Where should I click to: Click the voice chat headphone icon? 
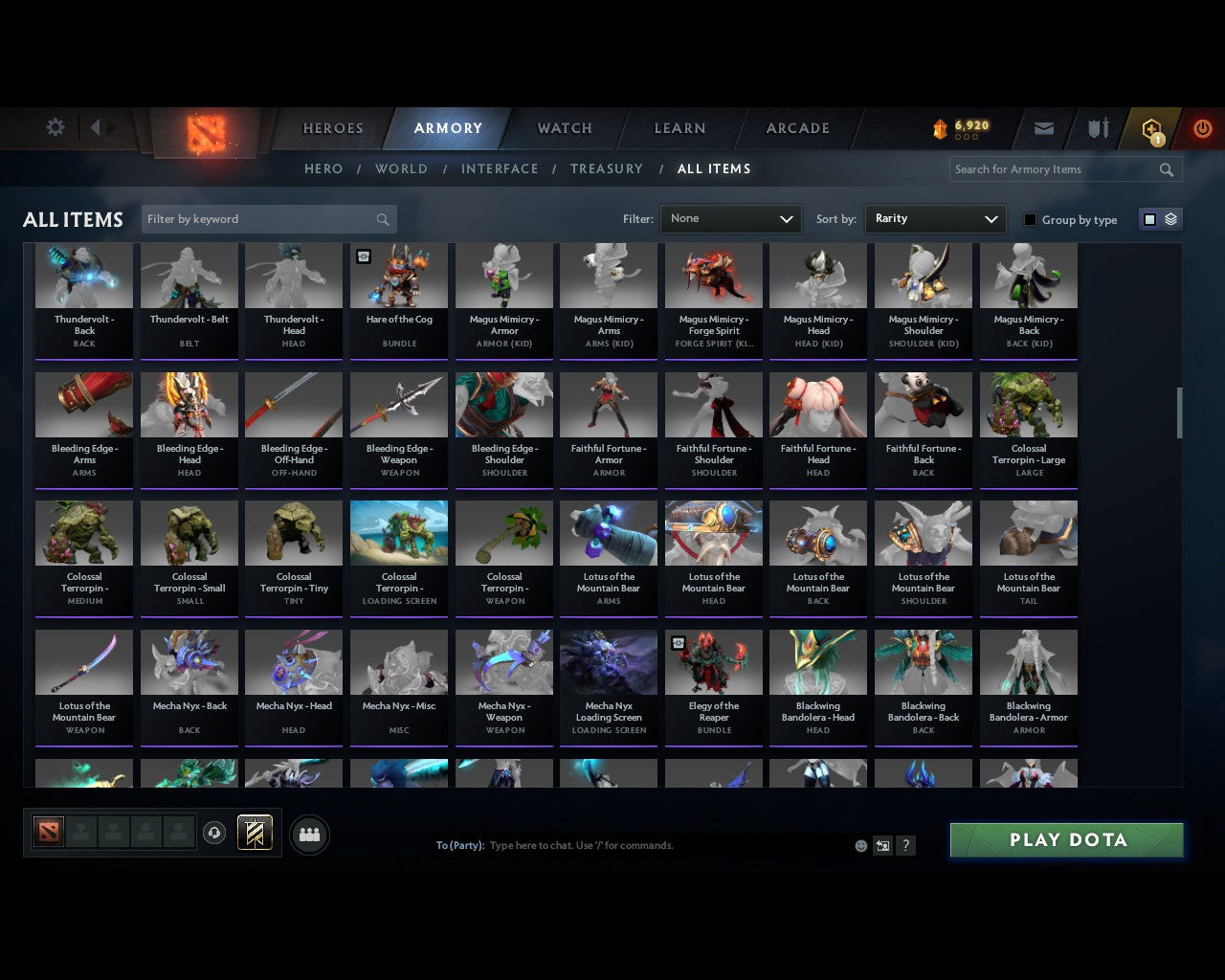pos(214,833)
